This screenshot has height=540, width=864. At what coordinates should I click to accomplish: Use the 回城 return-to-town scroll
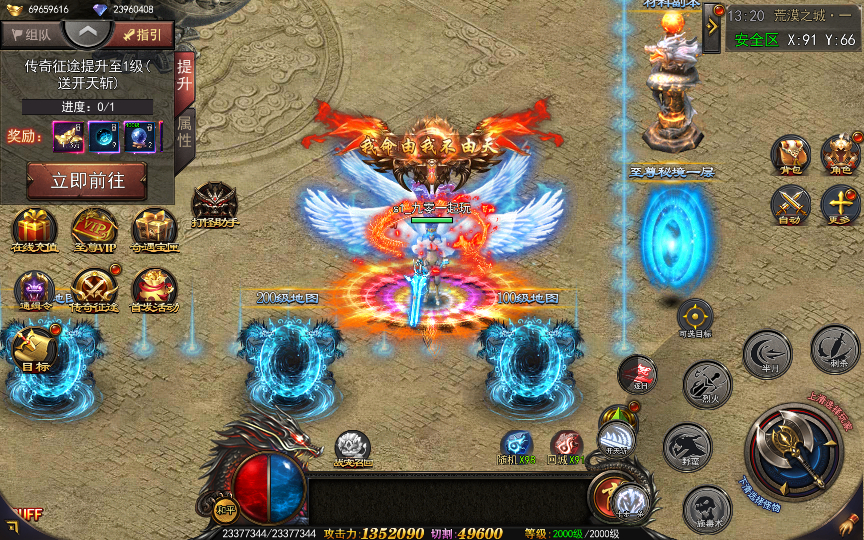click(566, 446)
